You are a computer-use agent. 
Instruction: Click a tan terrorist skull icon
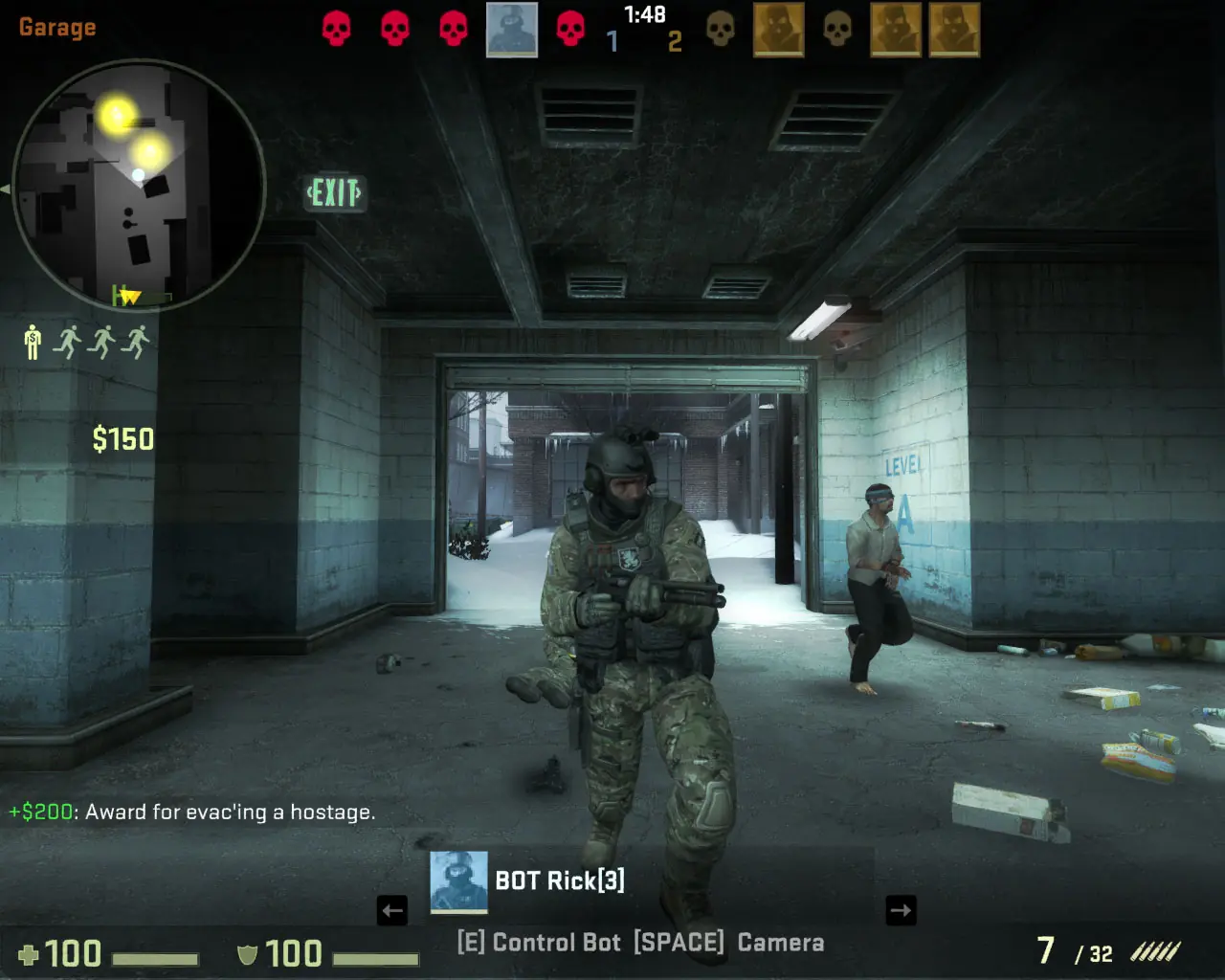coord(721,29)
